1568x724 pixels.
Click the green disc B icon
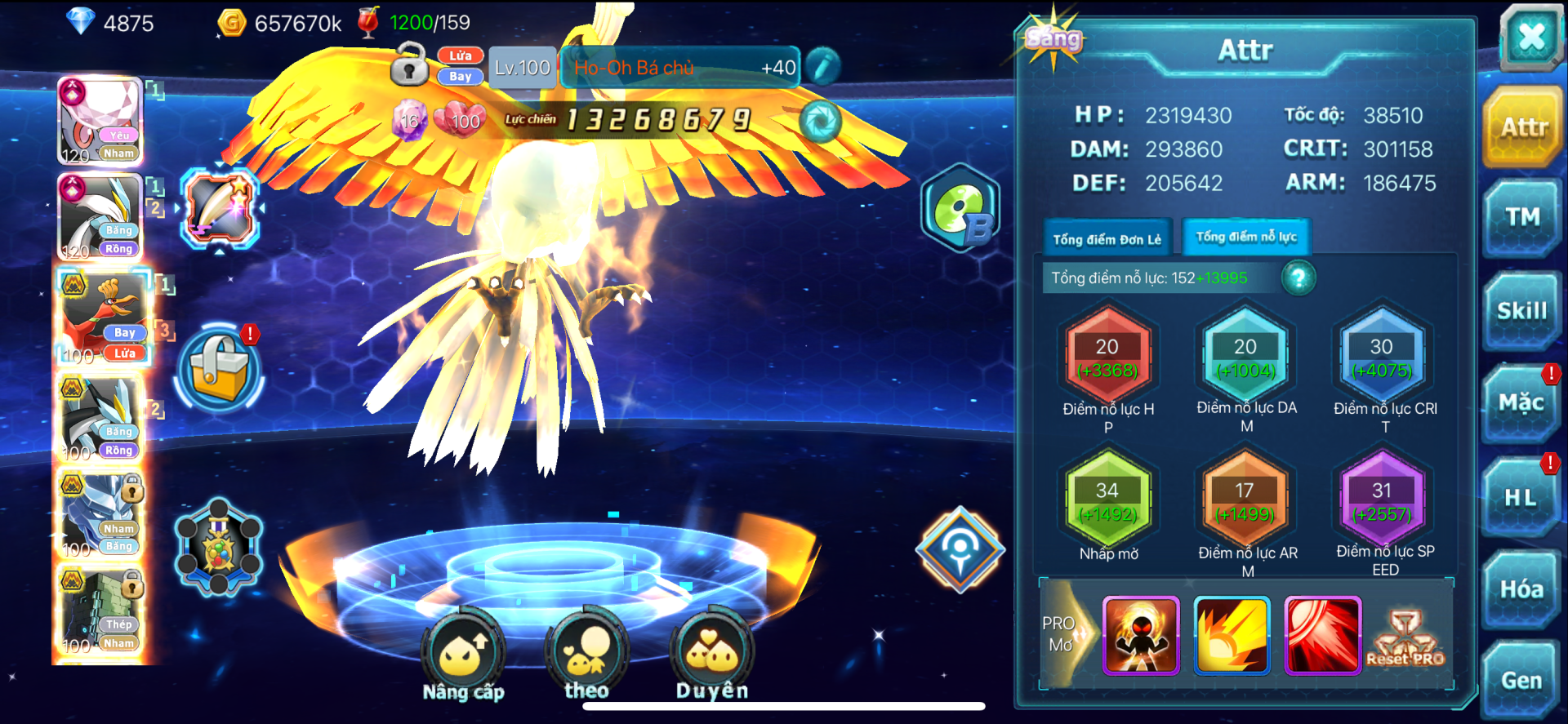click(x=960, y=209)
